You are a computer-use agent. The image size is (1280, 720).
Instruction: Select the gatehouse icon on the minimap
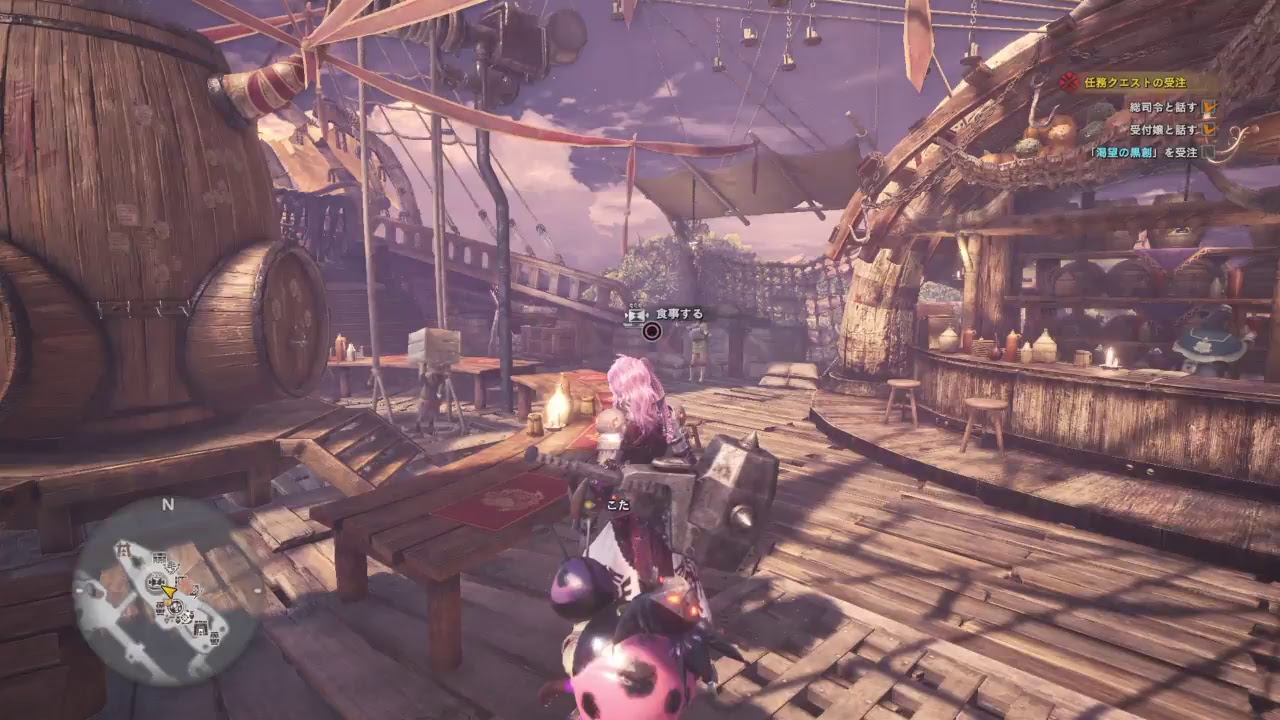point(123,550)
